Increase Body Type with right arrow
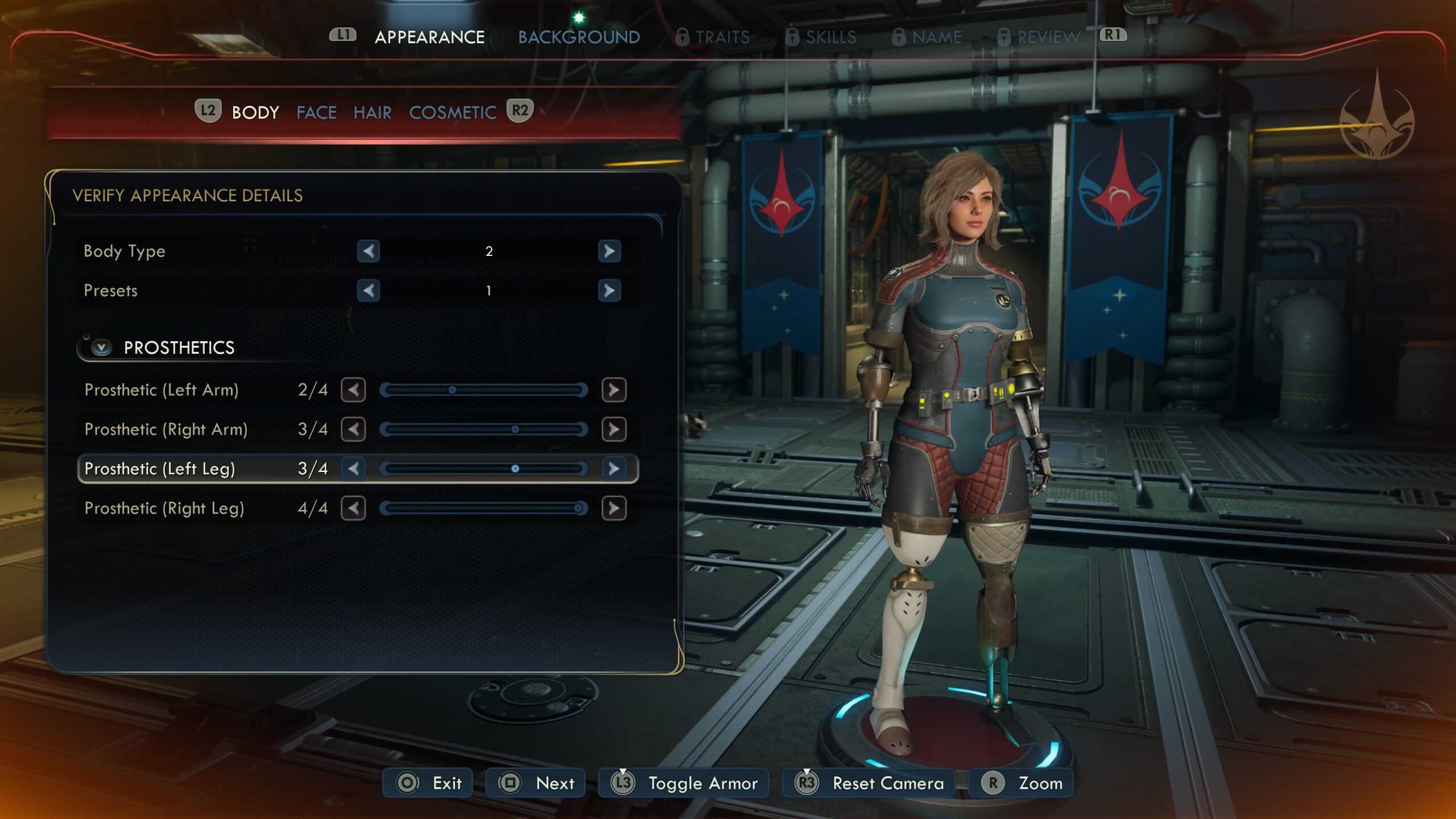1456x819 pixels. pyautogui.click(x=609, y=251)
